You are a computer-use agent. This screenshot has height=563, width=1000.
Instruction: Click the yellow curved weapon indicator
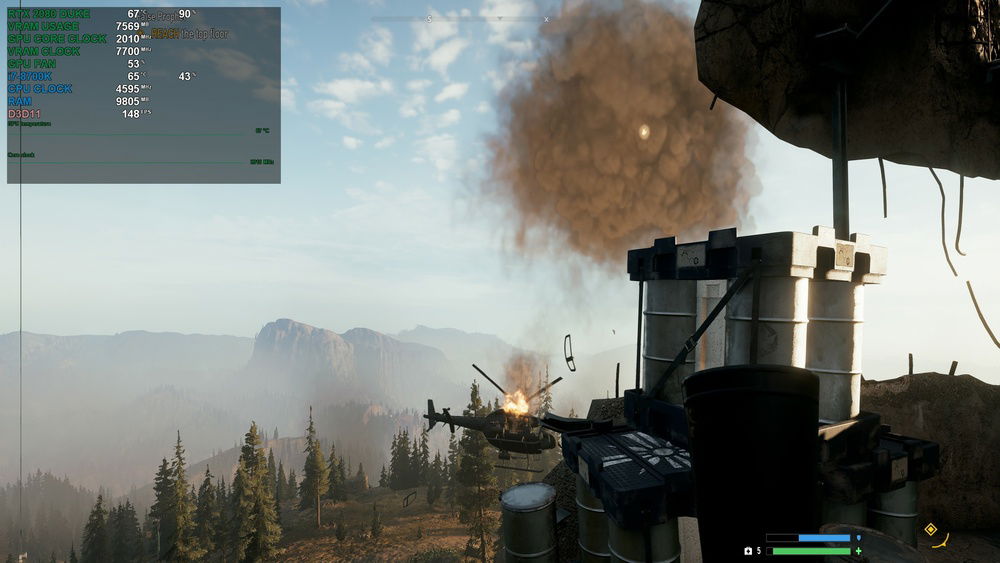tap(941, 542)
